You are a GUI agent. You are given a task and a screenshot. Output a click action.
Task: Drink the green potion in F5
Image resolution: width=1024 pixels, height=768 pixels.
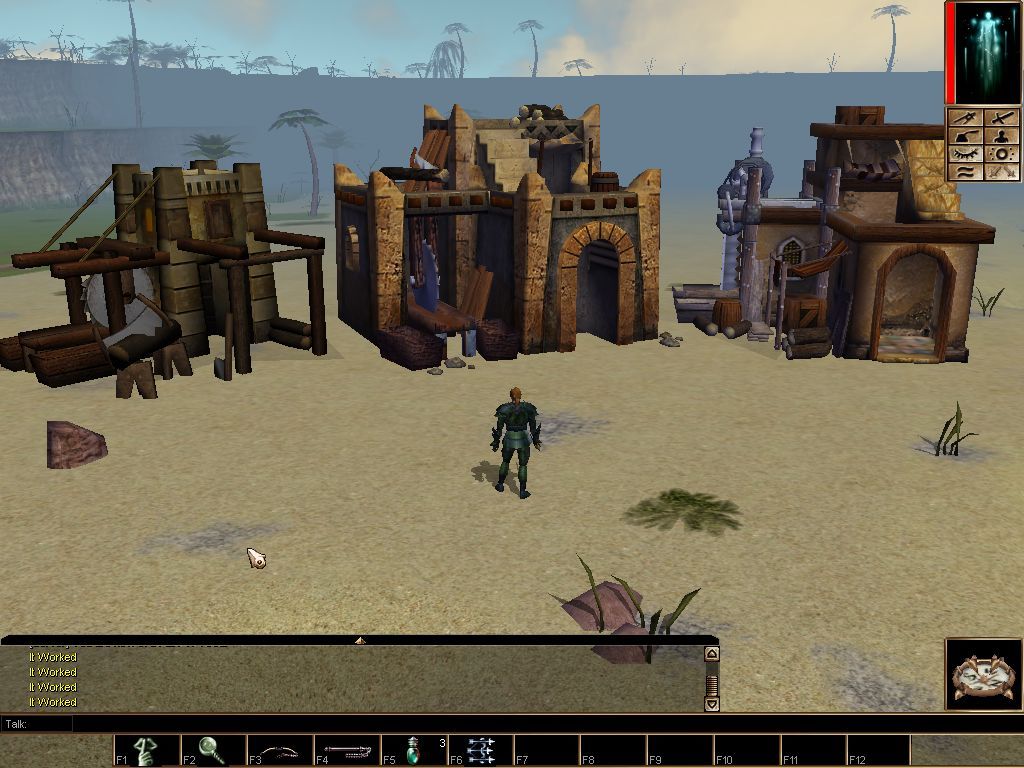414,750
